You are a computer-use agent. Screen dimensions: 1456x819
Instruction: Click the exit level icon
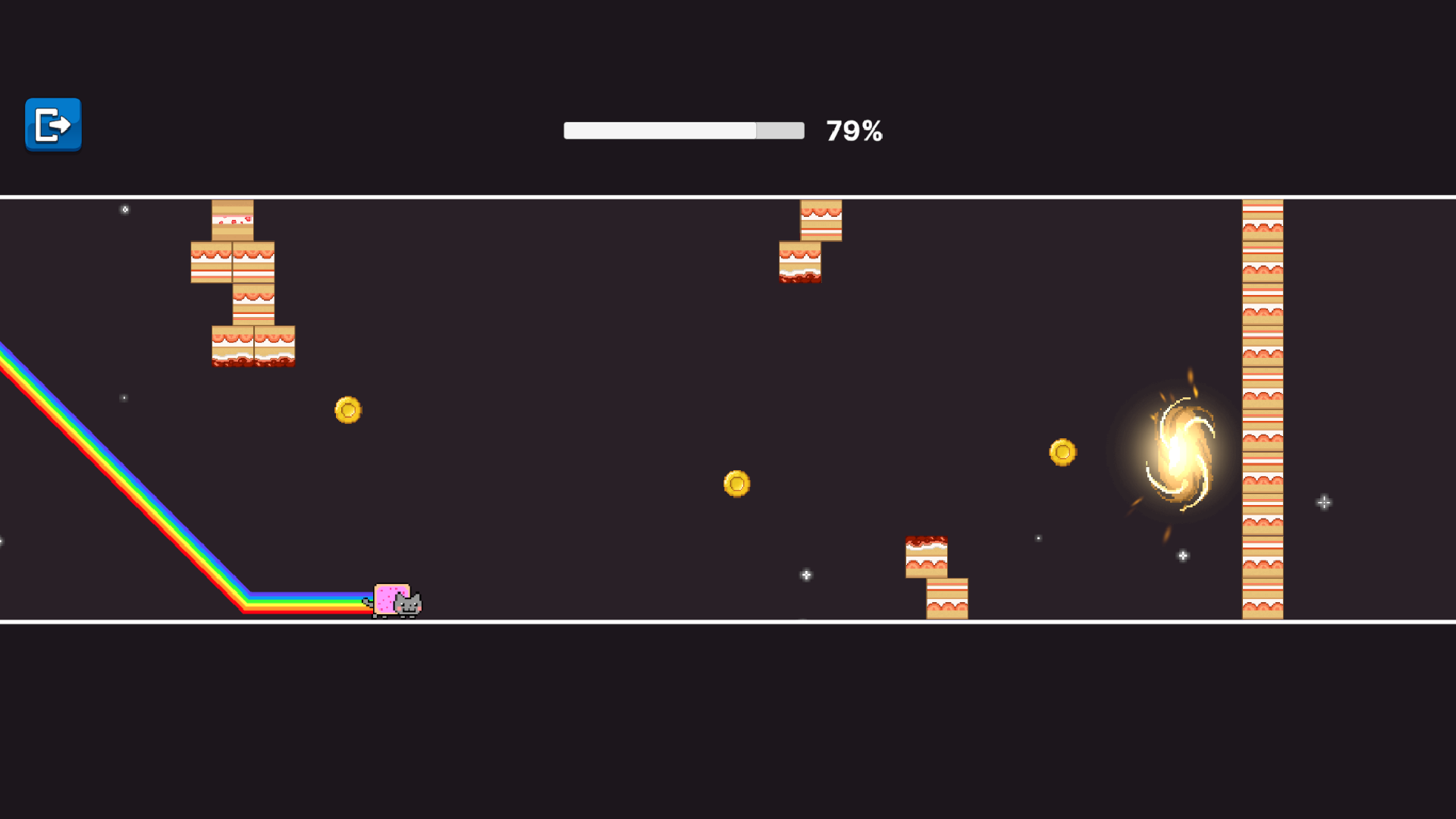pyautogui.click(x=52, y=125)
